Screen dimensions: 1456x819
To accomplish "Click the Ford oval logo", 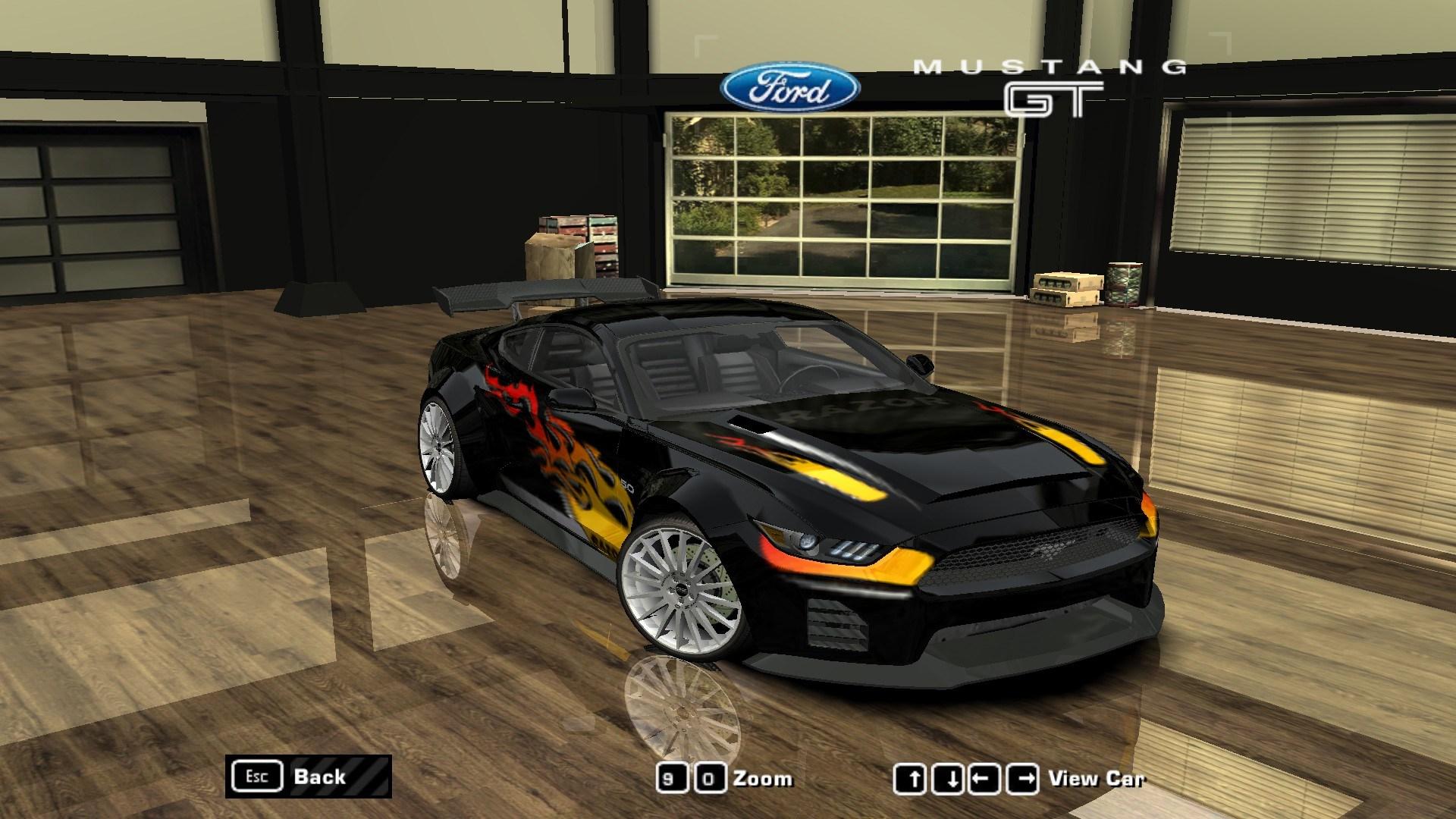I will 790,87.
